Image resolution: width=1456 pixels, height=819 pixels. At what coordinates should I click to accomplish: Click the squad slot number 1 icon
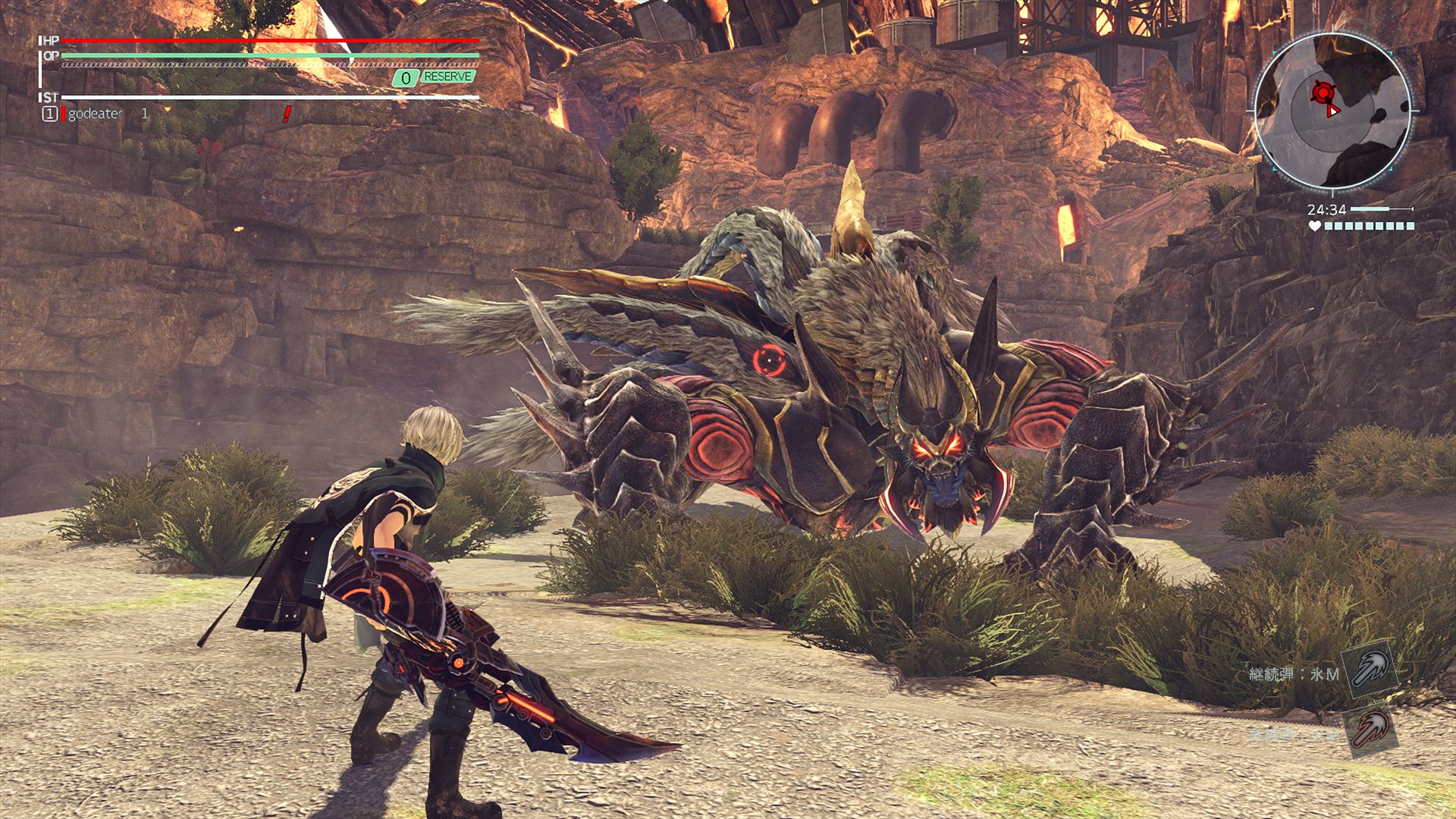(50, 114)
